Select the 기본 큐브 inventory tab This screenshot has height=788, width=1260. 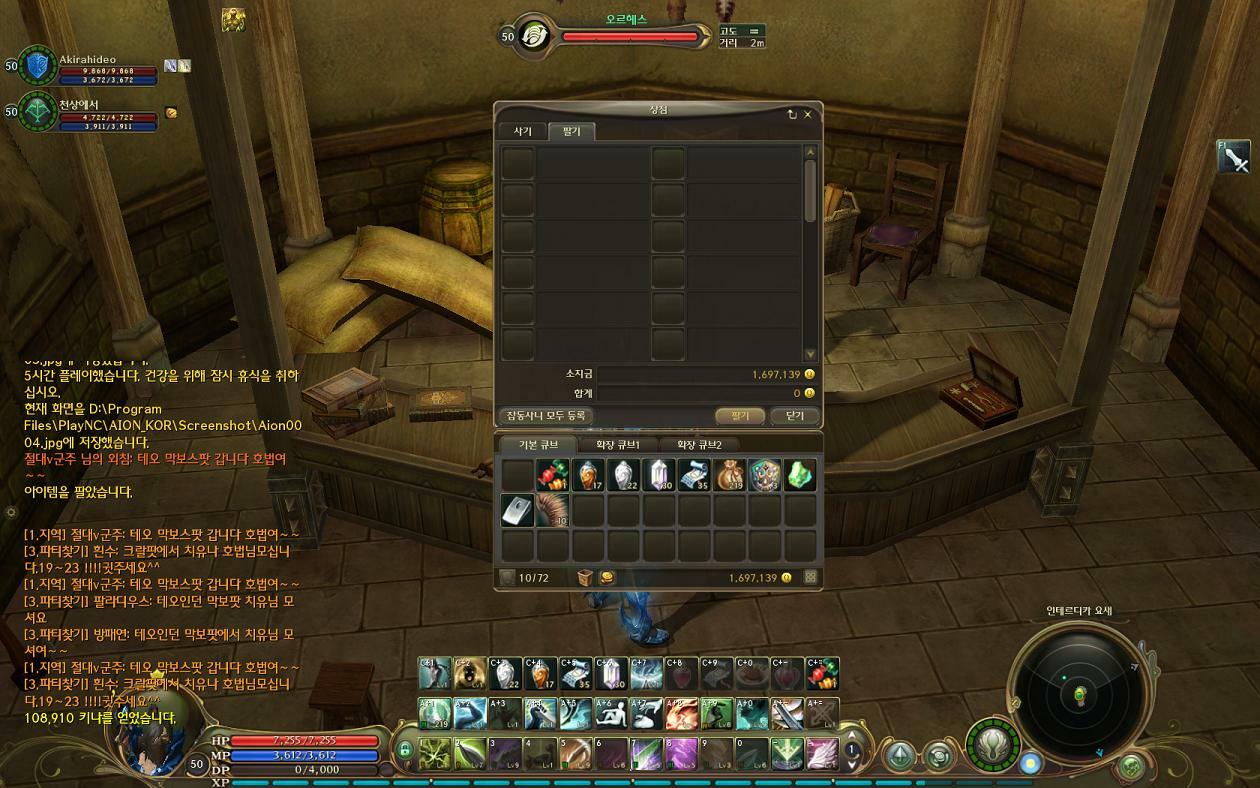(533, 445)
